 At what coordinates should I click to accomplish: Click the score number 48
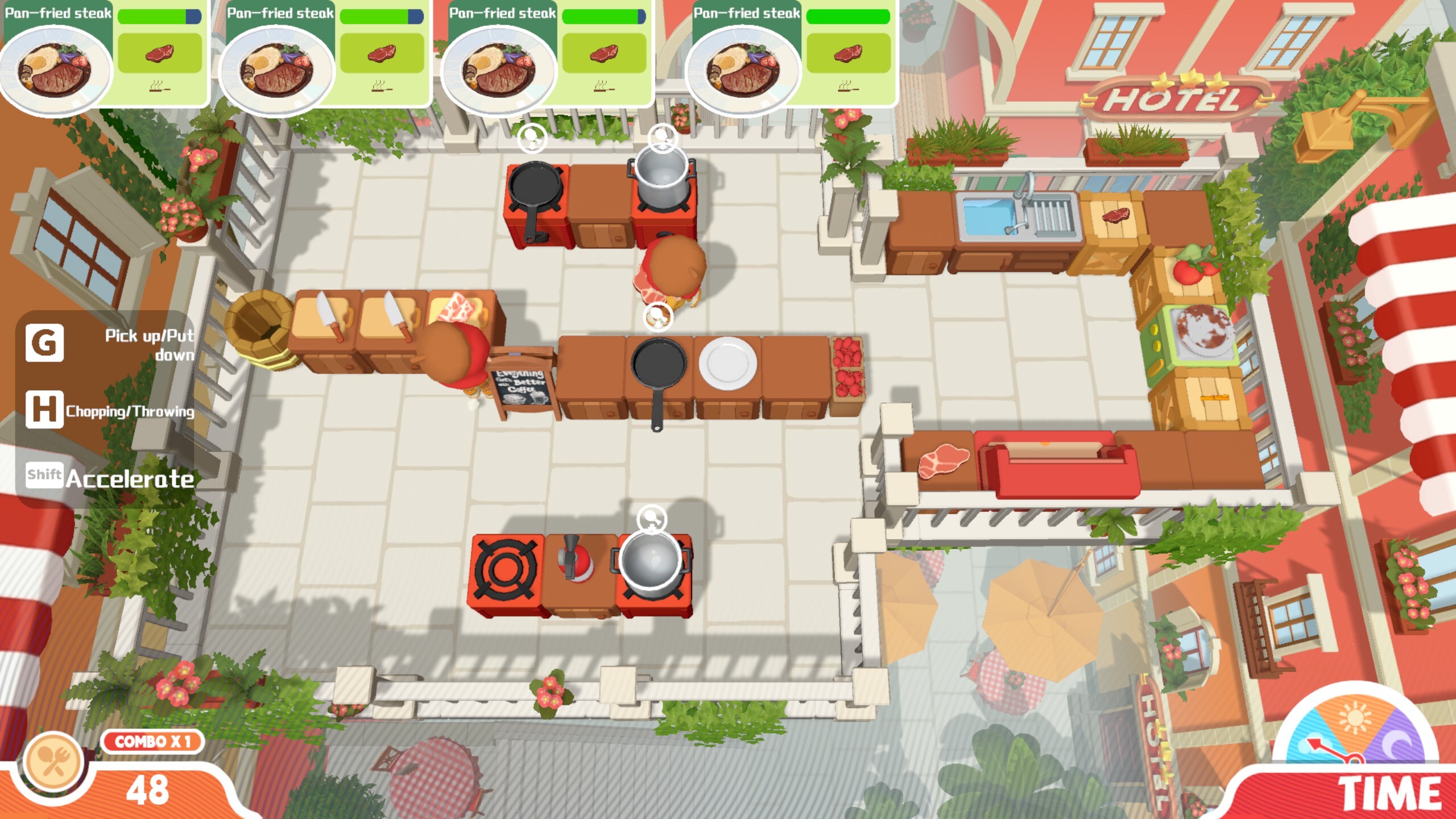click(149, 791)
